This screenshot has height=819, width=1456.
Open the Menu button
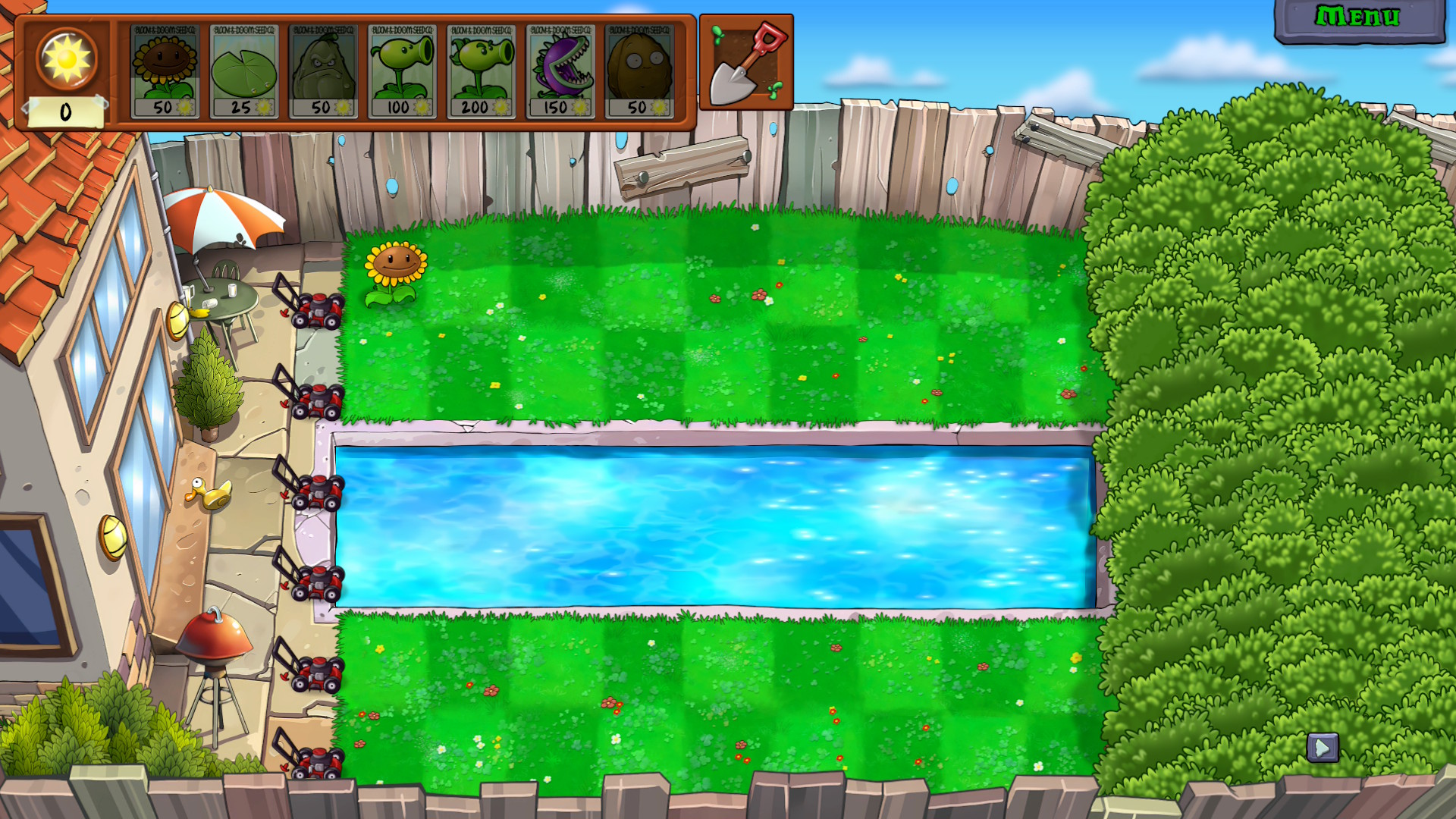point(1359,18)
